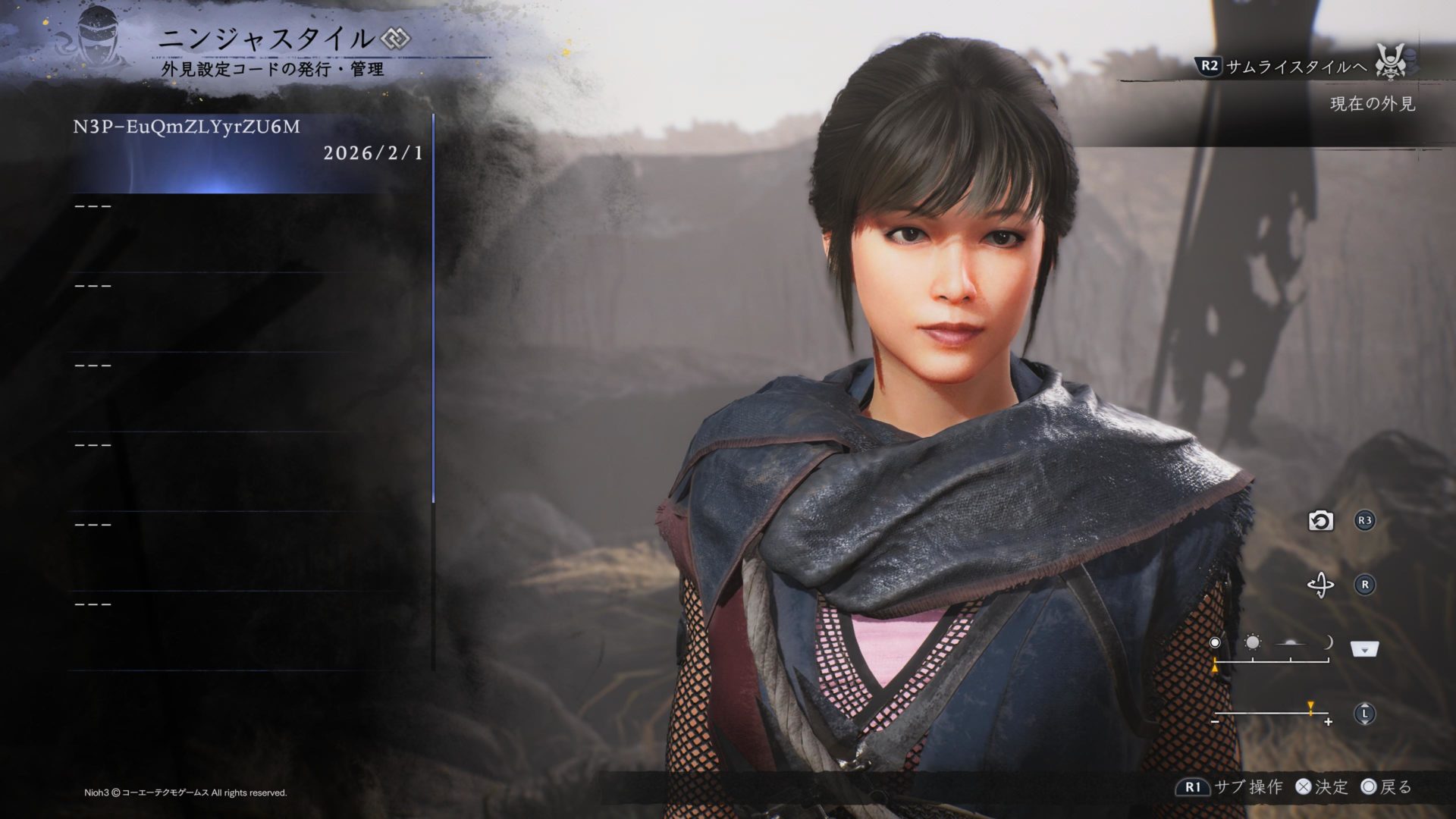The image size is (1456, 819).
Task: Open the サブ操作 sub-operations option
Action: coord(1230,787)
